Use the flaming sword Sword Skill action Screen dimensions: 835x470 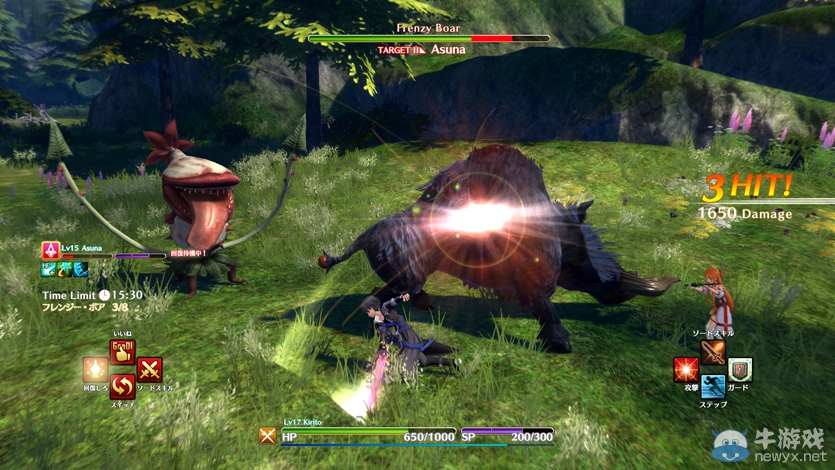[x=713, y=353]
